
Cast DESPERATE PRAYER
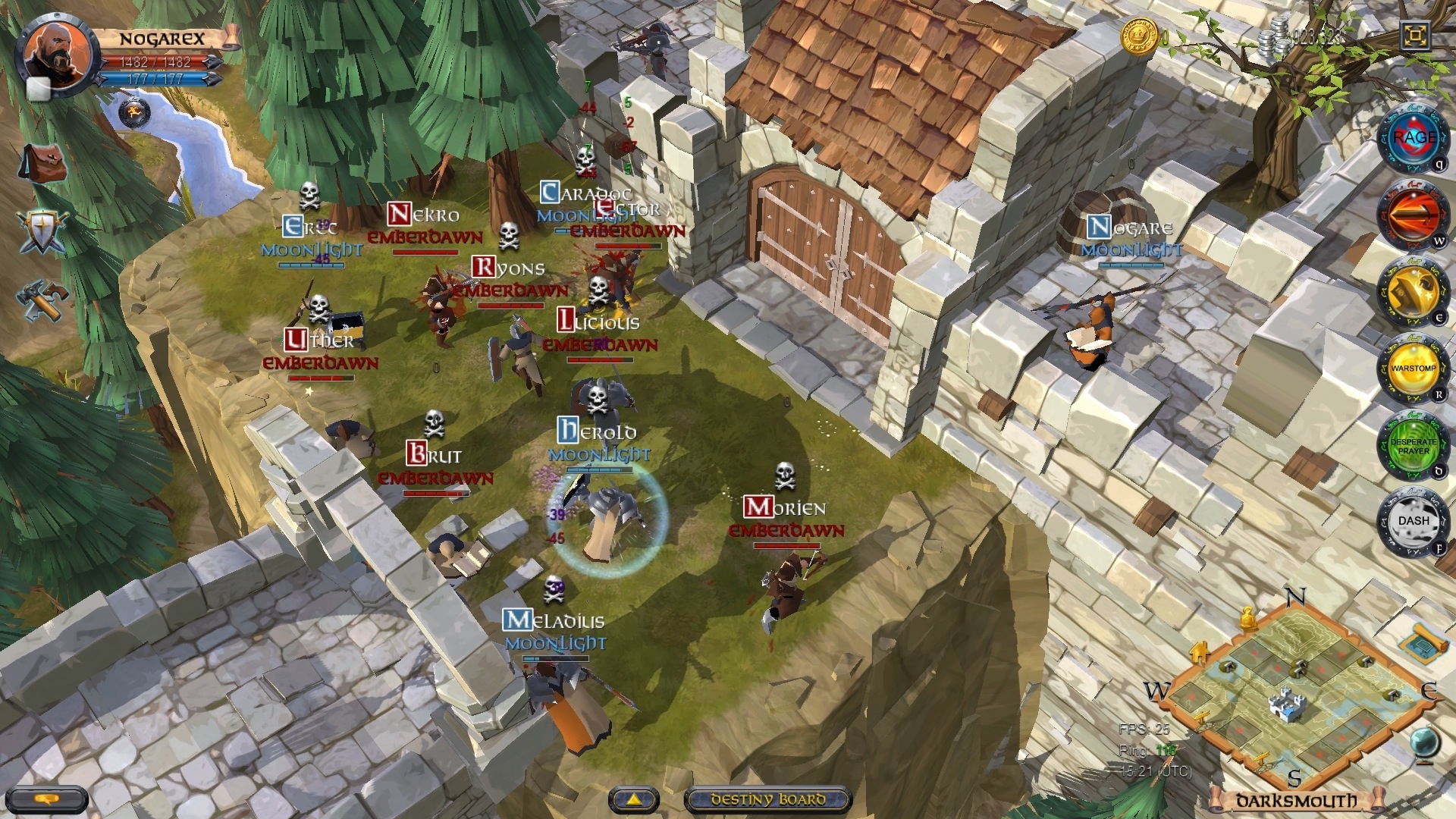click(x=1414, y=446)
